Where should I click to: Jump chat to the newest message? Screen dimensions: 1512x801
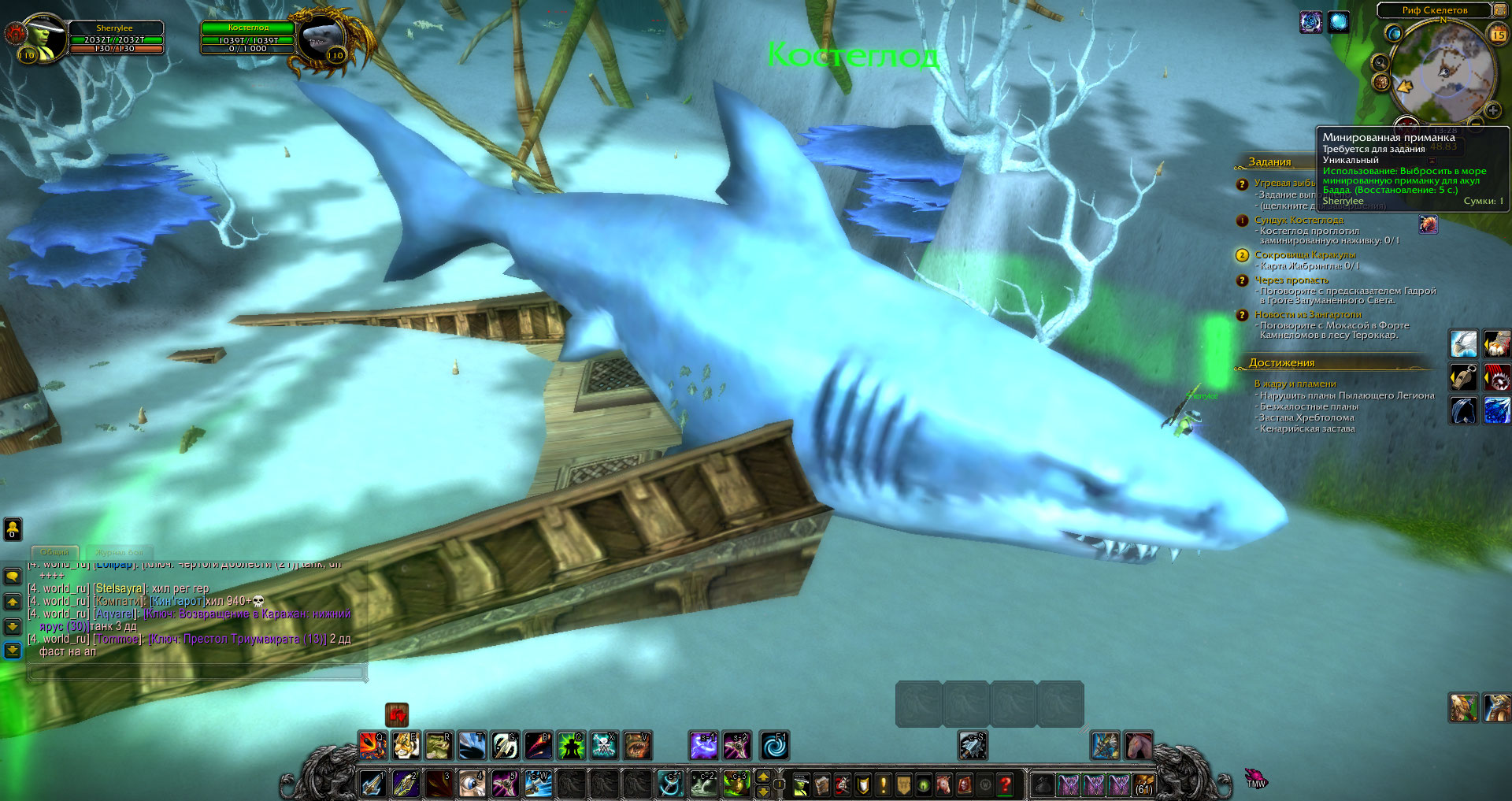(x=13, y=650)
